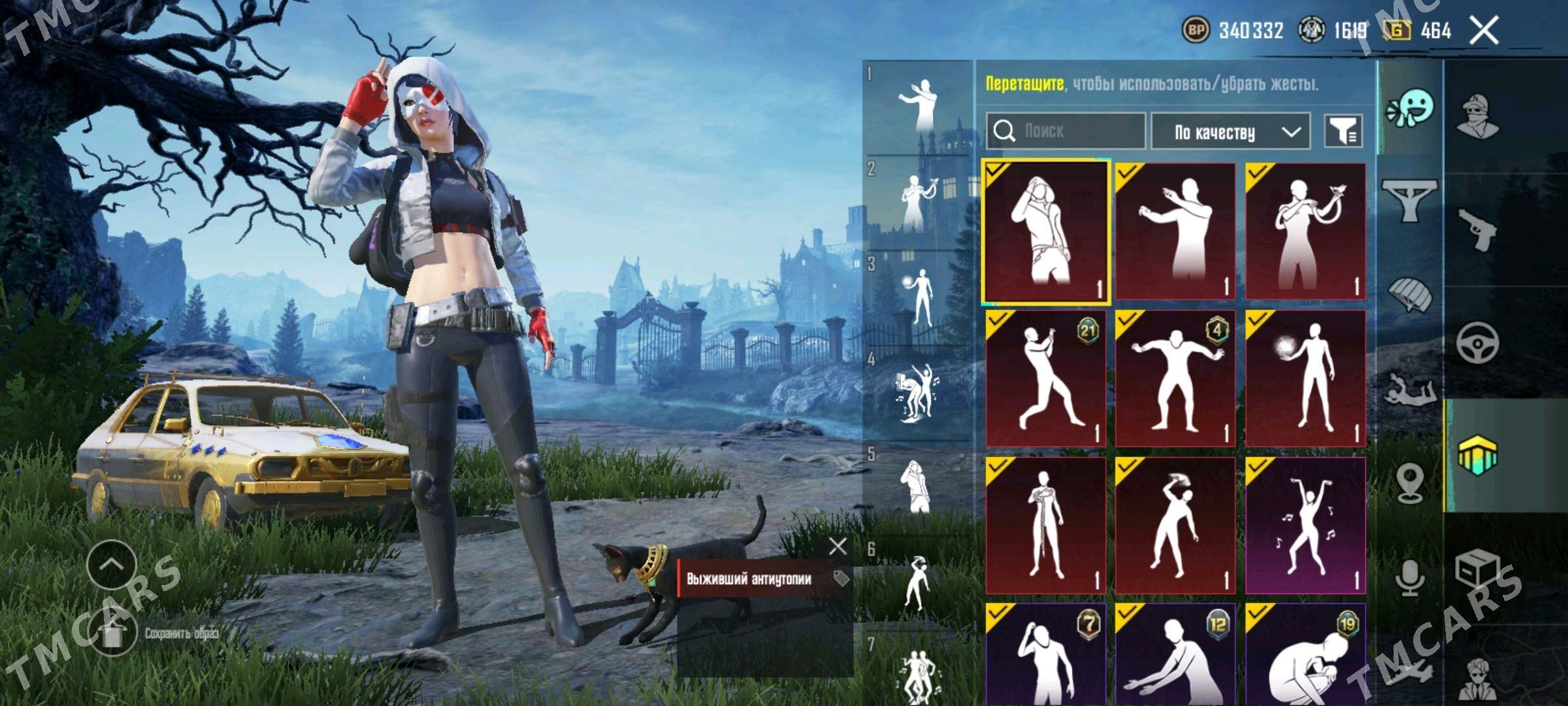Switch to the emoji emotes tab
Image resolution: width=1568 pixels, height=706 pixels.
1410,109
